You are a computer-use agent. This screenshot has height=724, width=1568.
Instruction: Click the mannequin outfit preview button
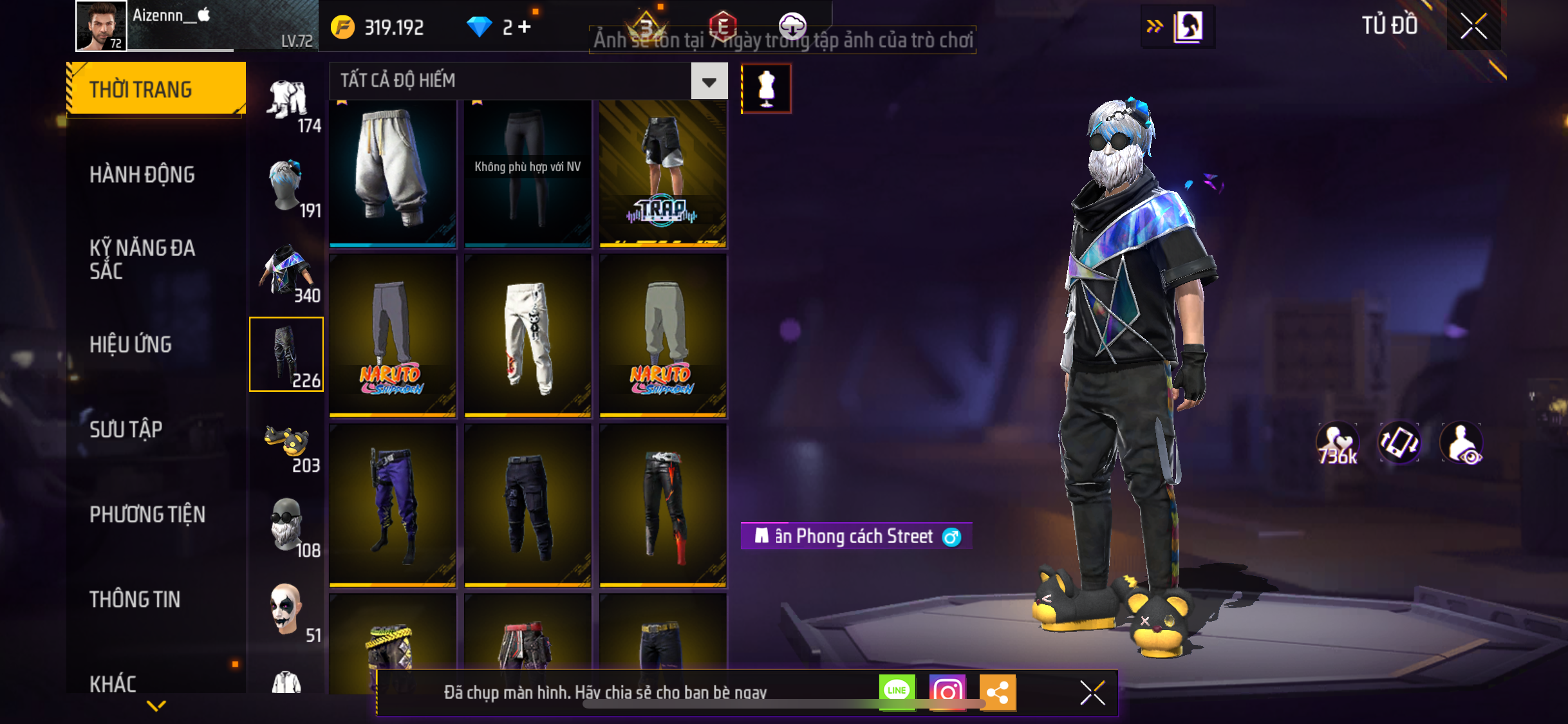tap(766, 89)
